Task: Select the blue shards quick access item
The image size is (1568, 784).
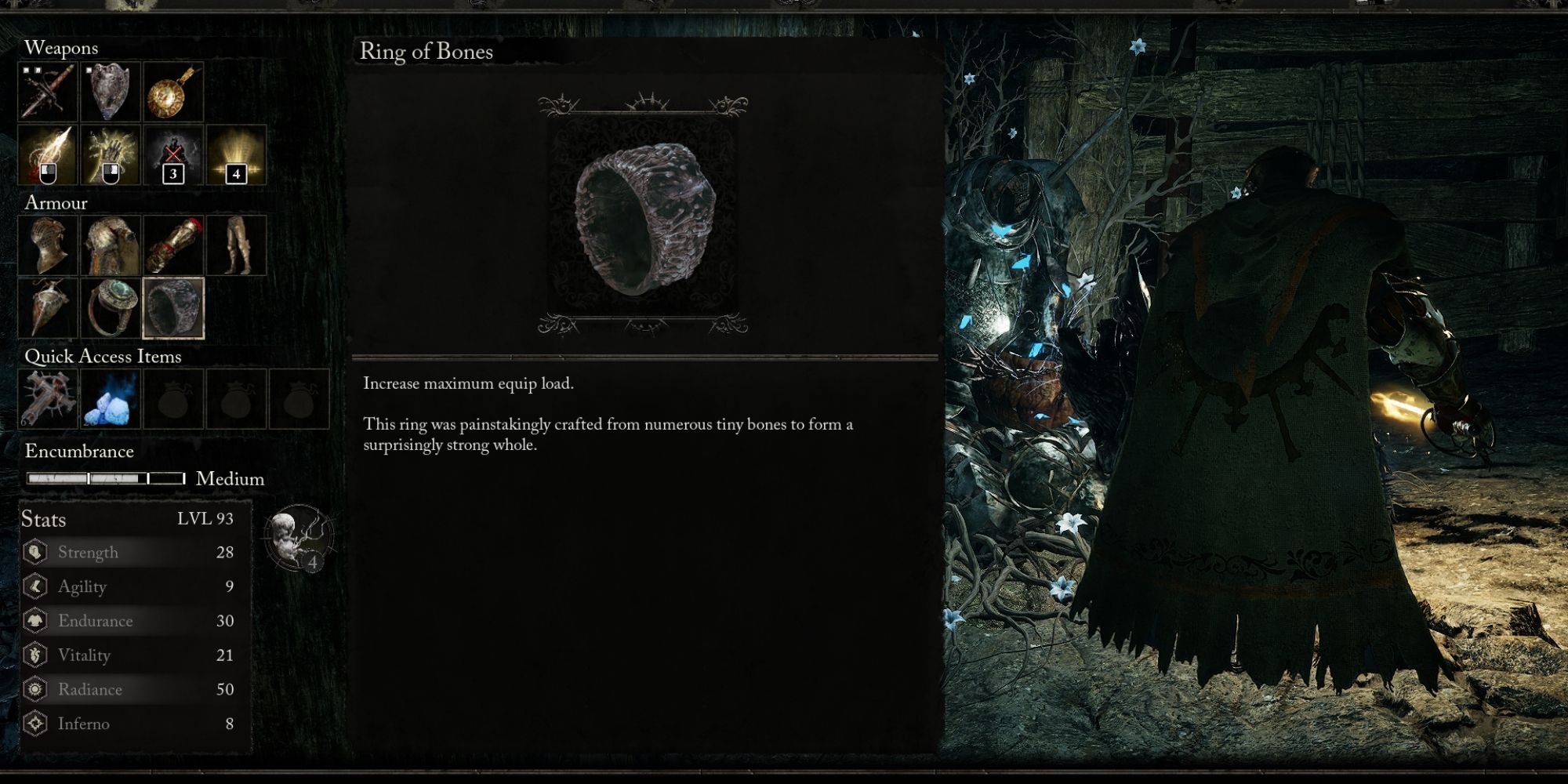Action: tap(110, 400)
